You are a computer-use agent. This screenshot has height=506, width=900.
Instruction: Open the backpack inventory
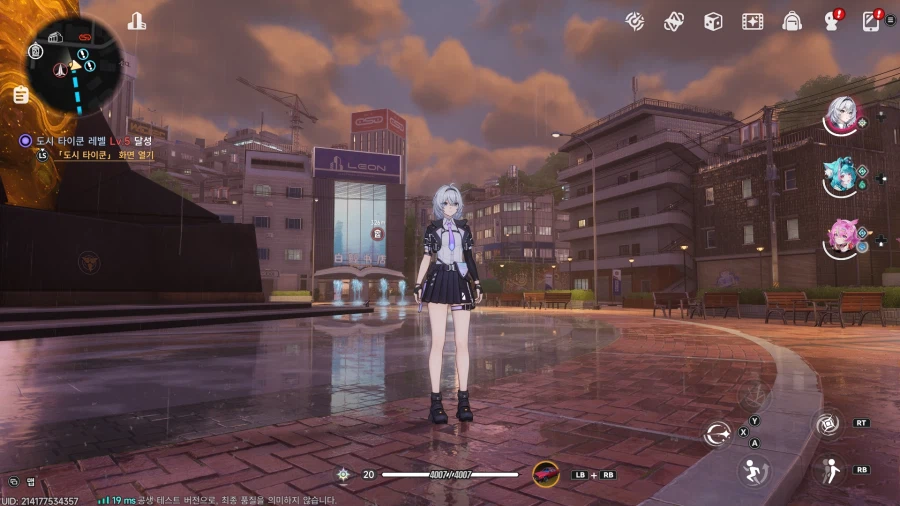coord(792,20)
